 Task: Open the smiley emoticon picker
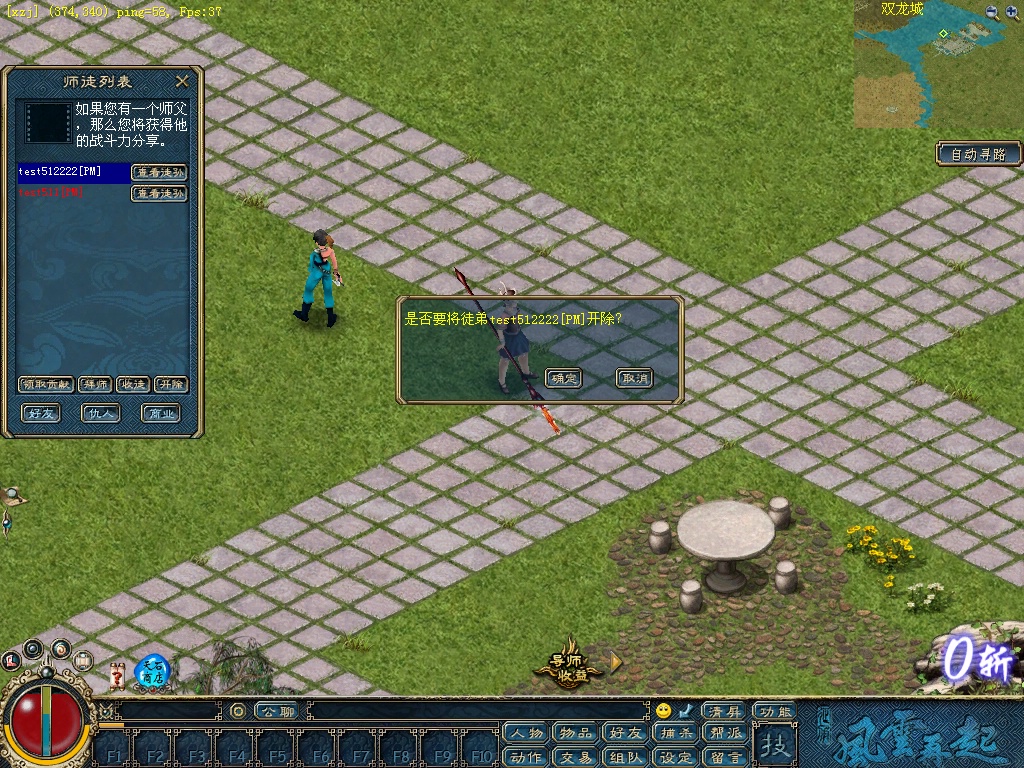point(663,711)
